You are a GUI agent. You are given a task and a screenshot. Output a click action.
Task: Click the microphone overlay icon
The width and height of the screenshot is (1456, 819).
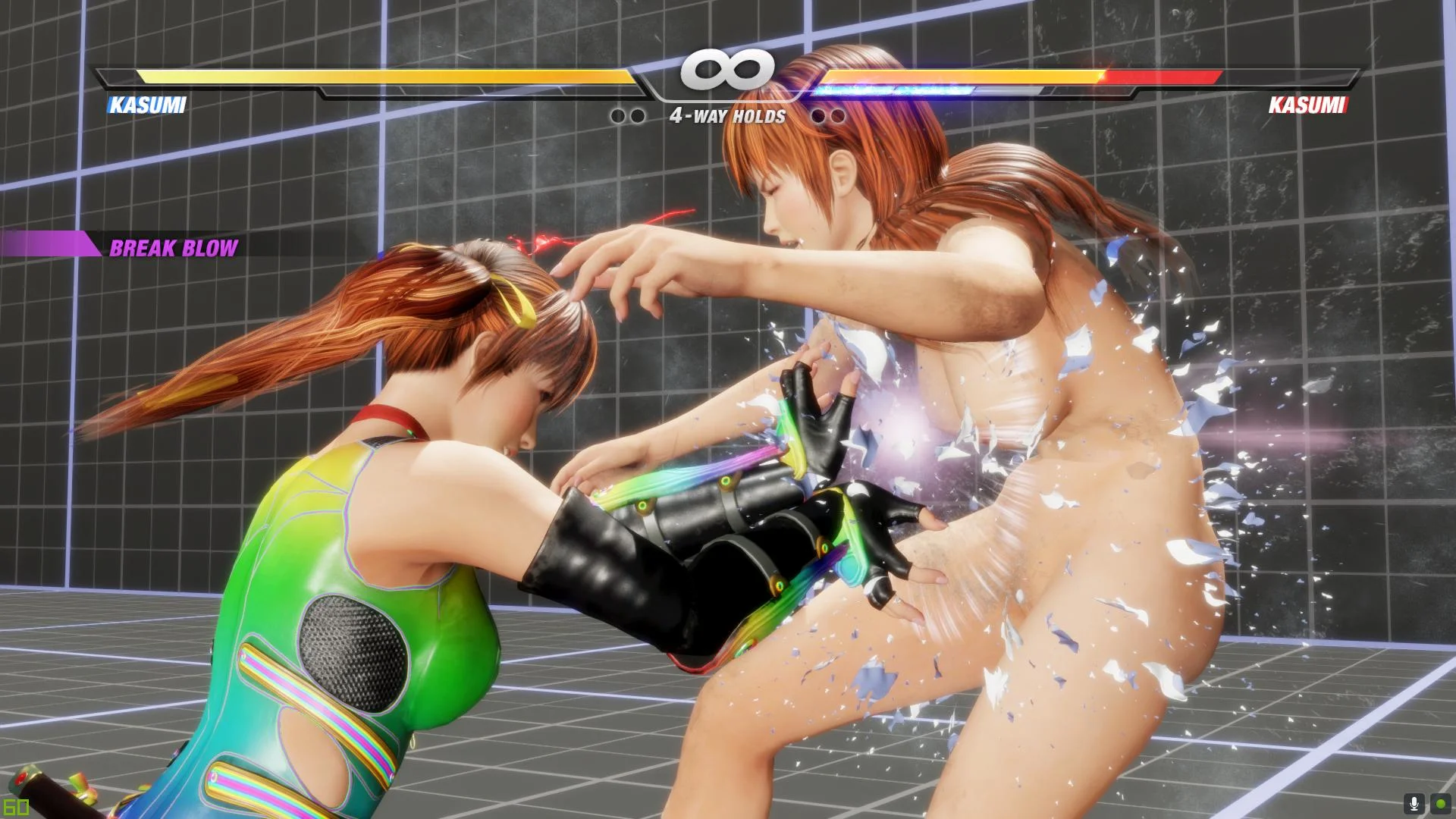pyautogui.click(x=1414, y=804)
